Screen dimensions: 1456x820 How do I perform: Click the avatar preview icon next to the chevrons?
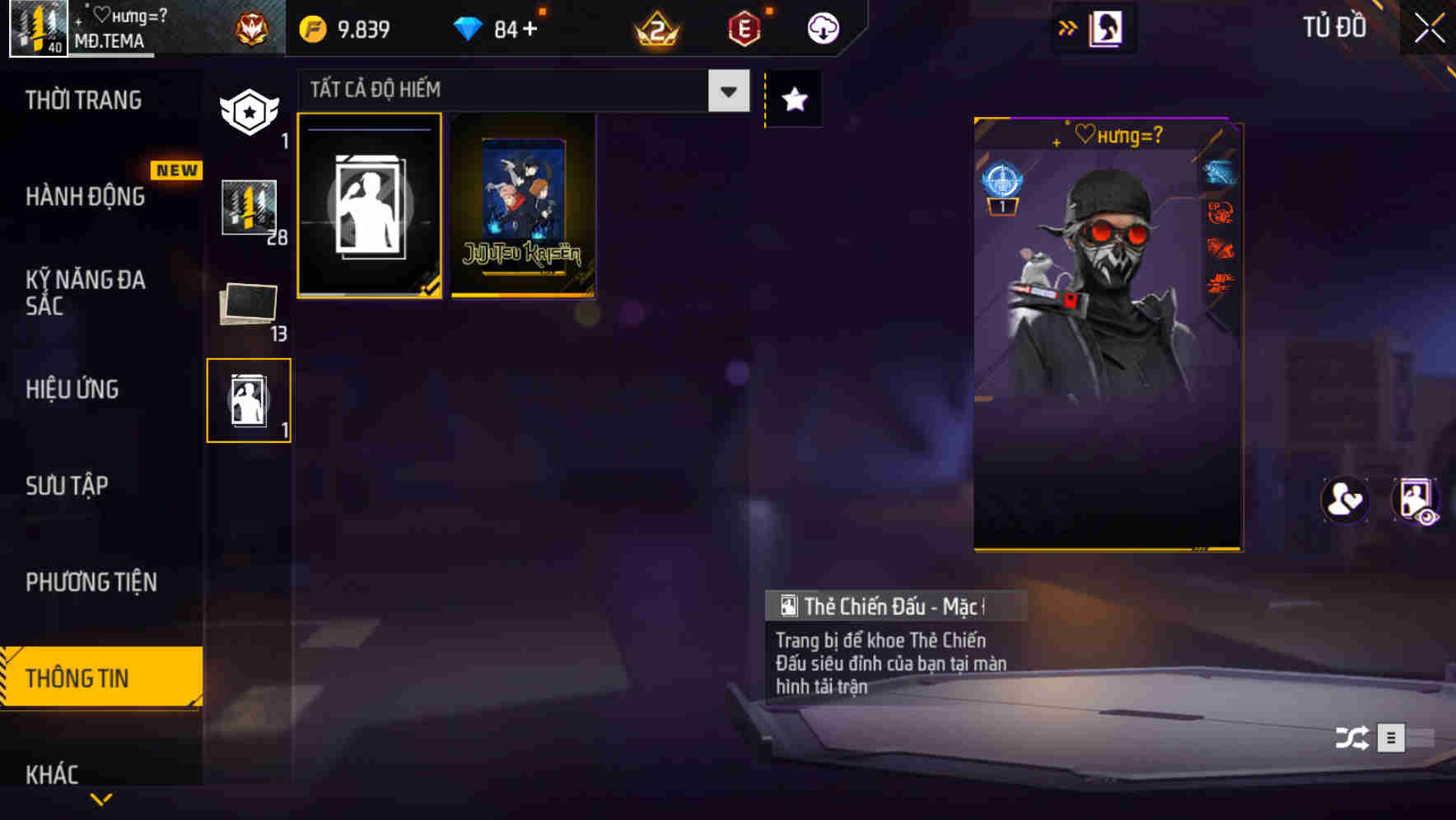coord(1104,27)
